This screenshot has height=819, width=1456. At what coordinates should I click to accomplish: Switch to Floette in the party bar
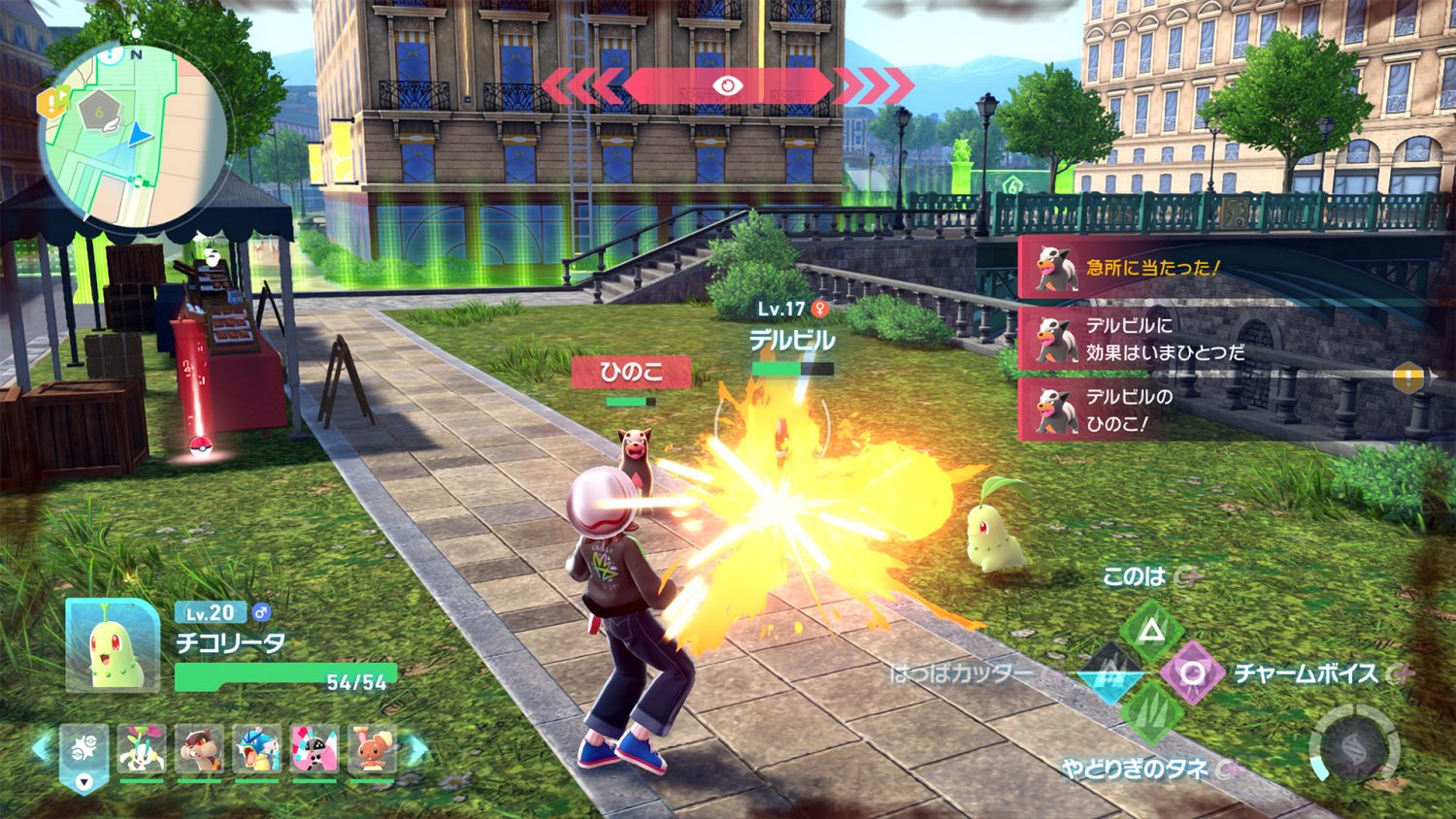tap(142, 750)
